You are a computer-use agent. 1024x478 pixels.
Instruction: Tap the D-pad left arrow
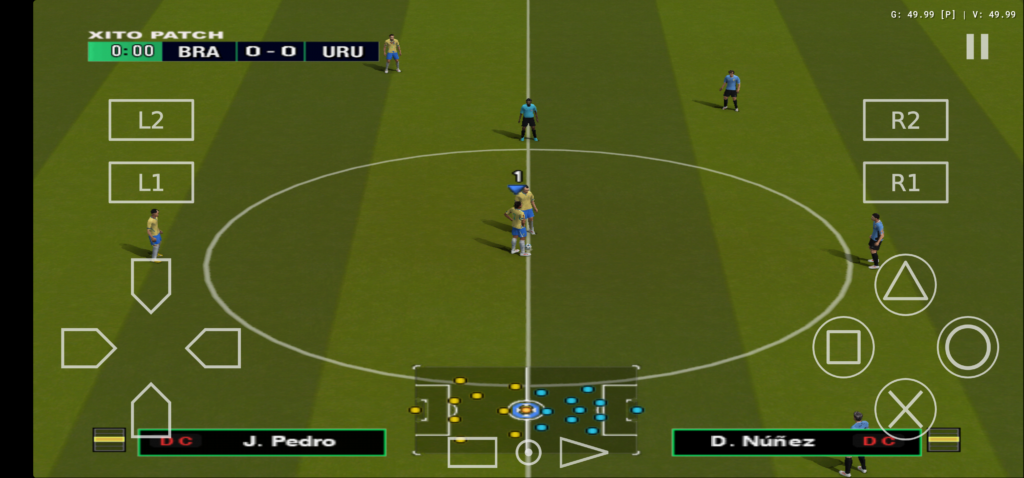pyautogui.click(x=88, y=348)
